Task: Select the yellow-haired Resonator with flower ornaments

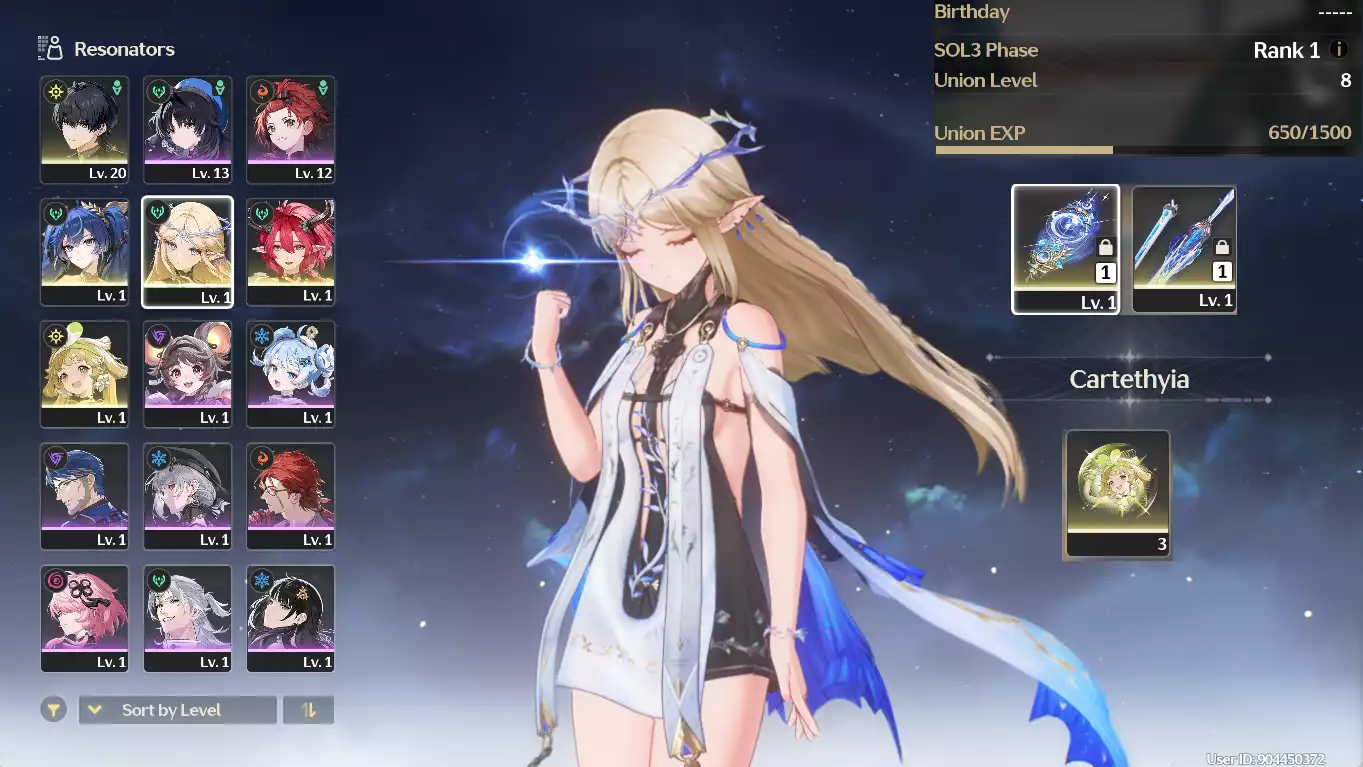Action: (85, 374)
